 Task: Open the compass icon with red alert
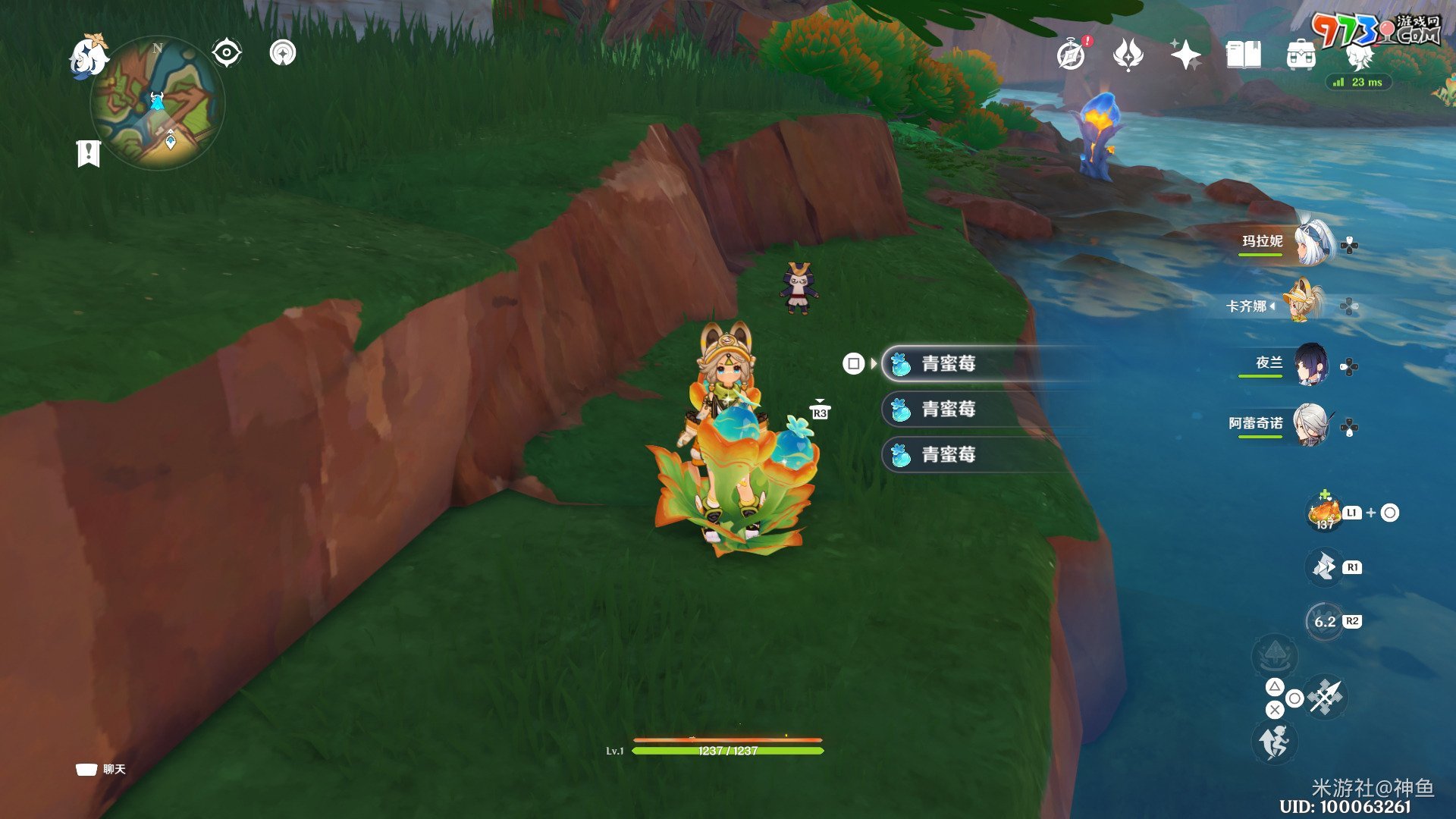click(1072, 55)
